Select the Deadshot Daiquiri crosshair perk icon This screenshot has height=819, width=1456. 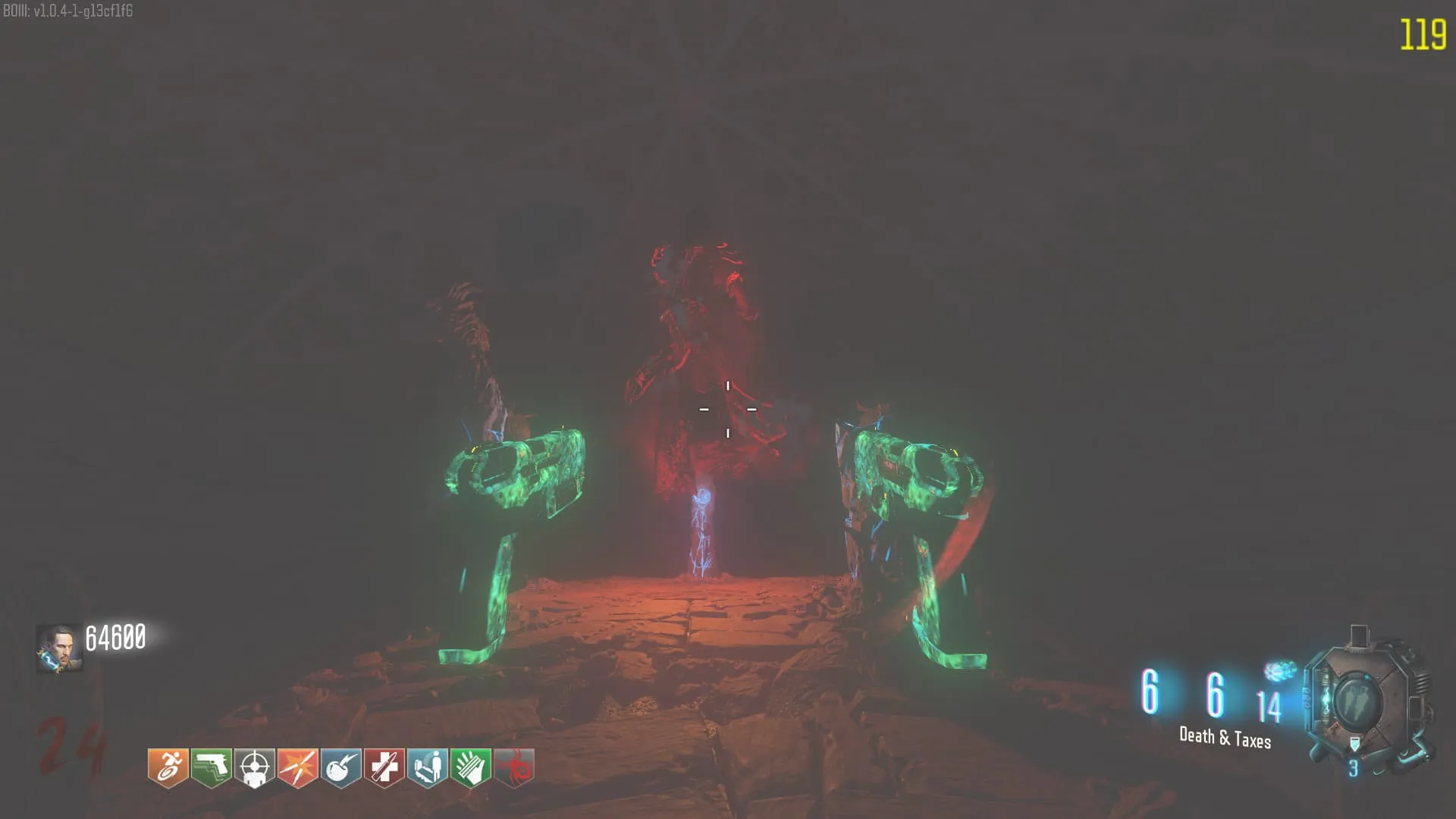(x=254, y=767)
